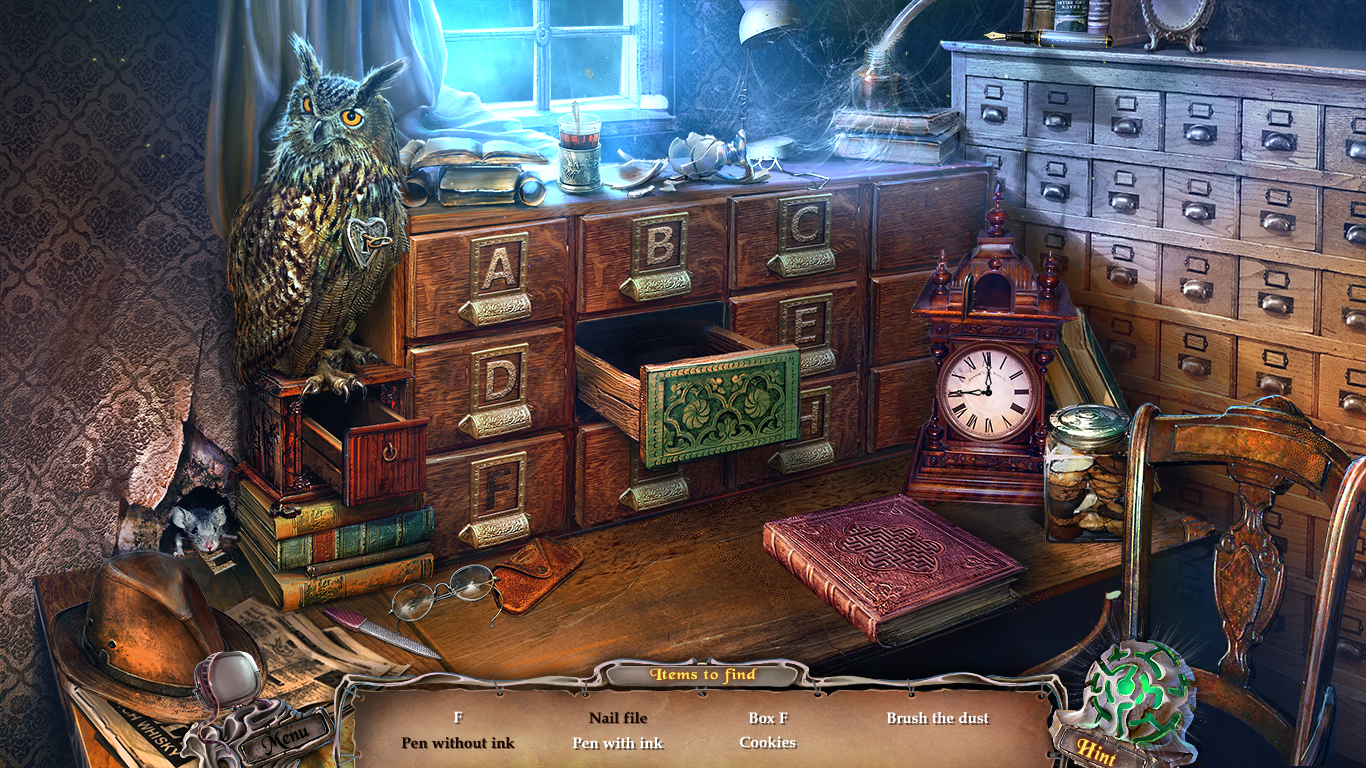Click the round mirror above the Menu sign
This screenshot has height=768, width=1366.
[233, 678]
